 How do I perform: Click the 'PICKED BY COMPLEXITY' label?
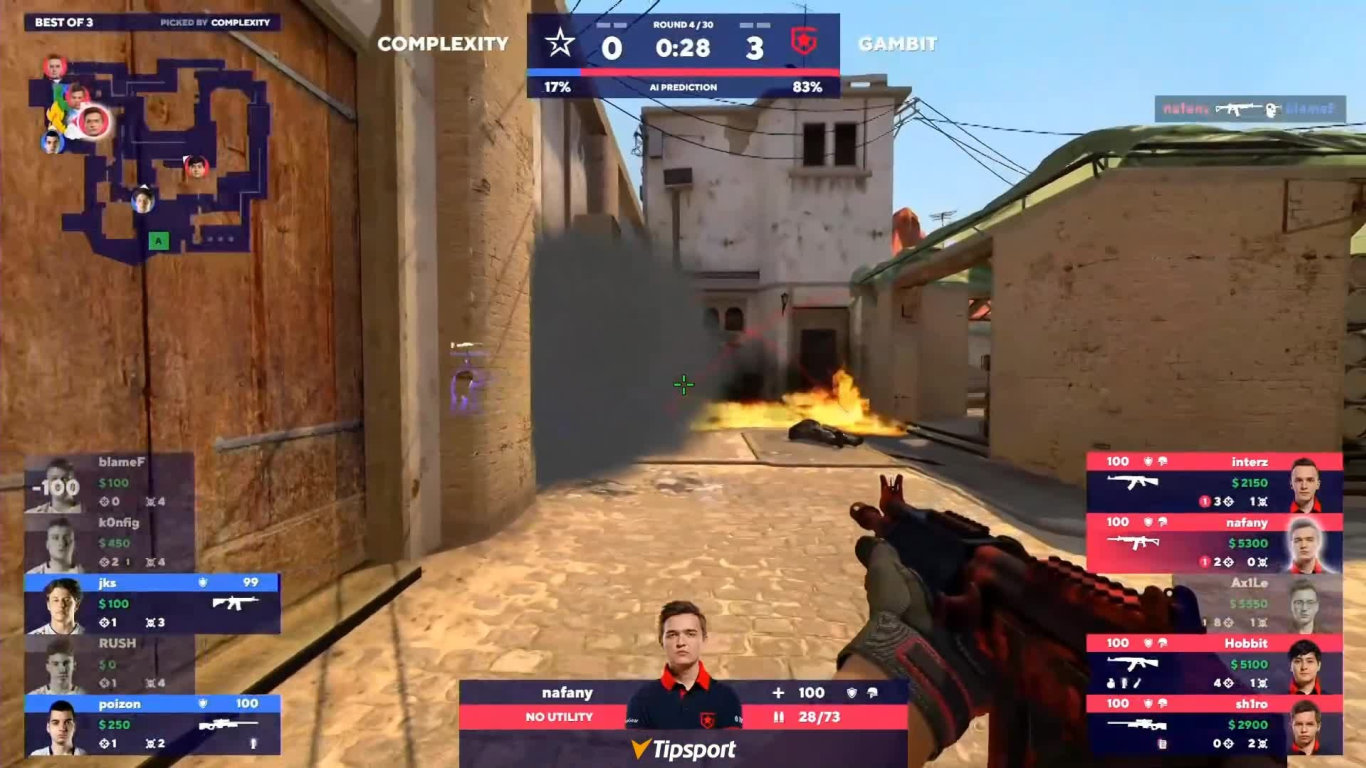pyautogui.click(x=216, y=19)
